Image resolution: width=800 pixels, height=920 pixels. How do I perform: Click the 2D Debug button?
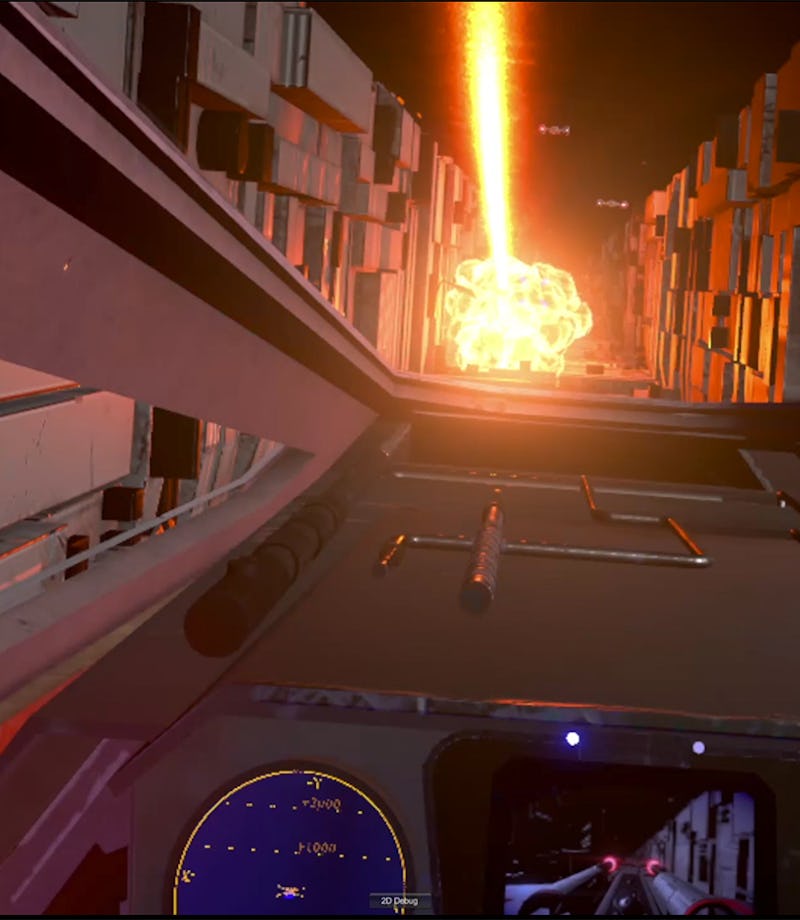point(400,901)
